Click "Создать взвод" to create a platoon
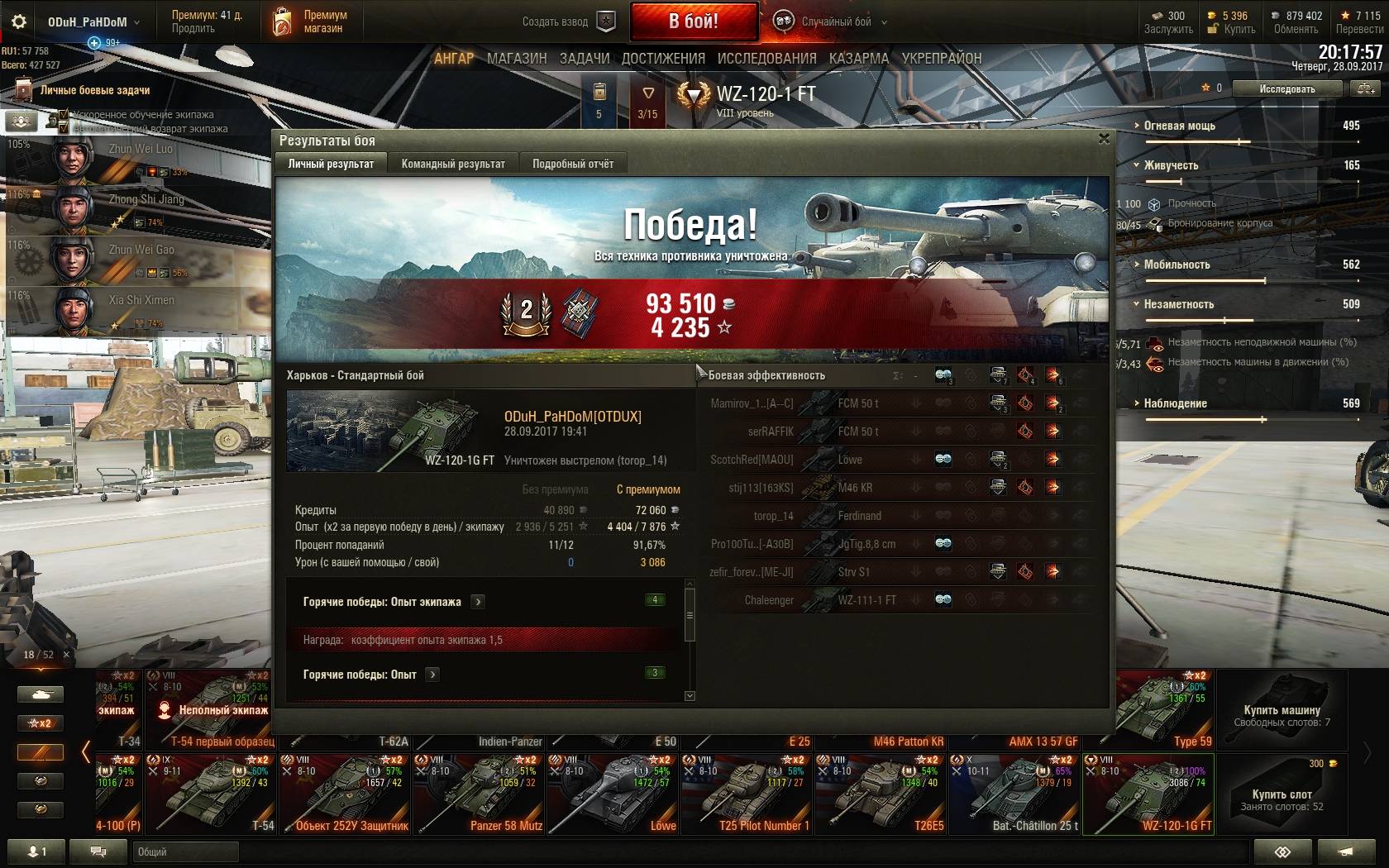 click(x=569, y=21)
